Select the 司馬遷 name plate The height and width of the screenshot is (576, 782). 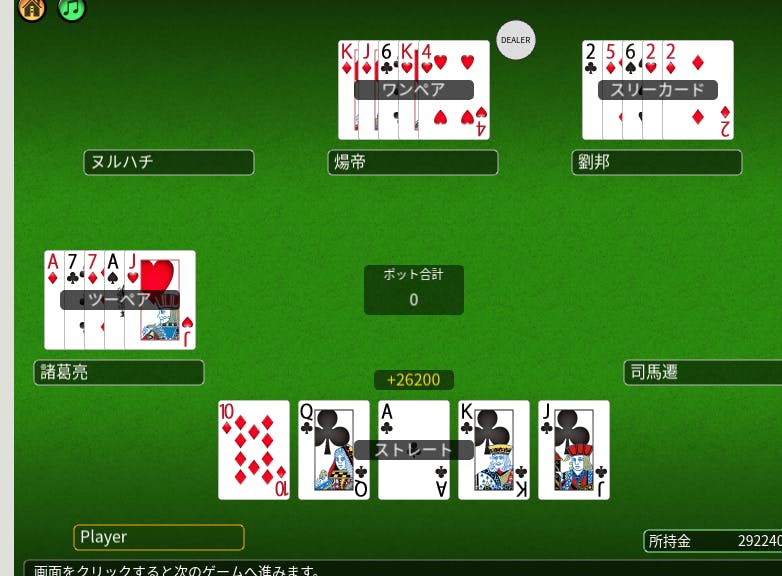click(x=702, y=373)
